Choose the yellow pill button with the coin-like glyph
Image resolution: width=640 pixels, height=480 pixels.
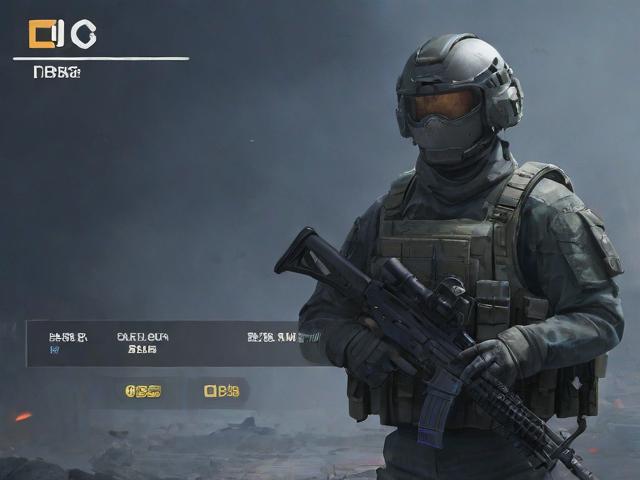(142, 391)
